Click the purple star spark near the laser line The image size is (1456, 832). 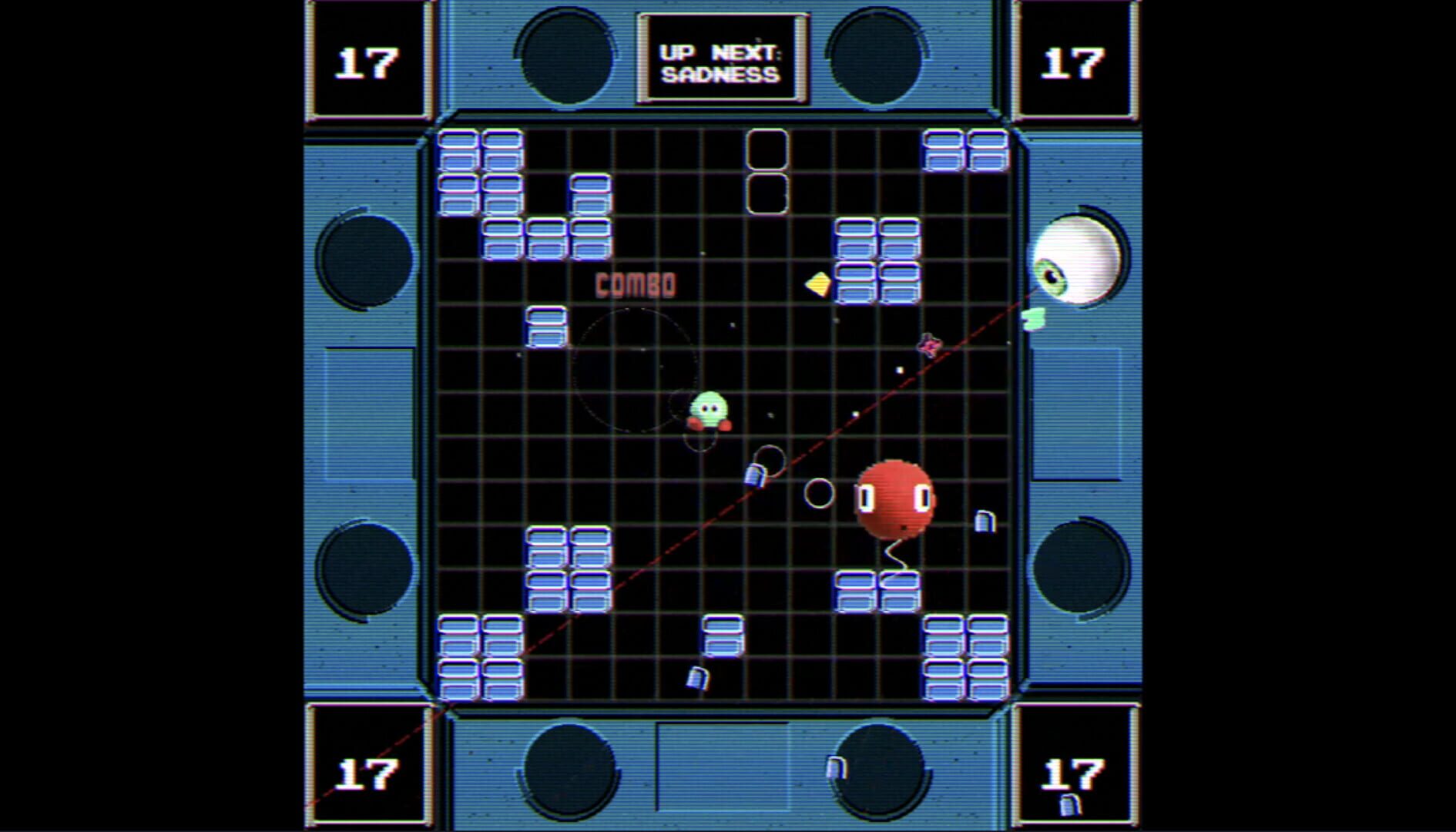point(928,347)
